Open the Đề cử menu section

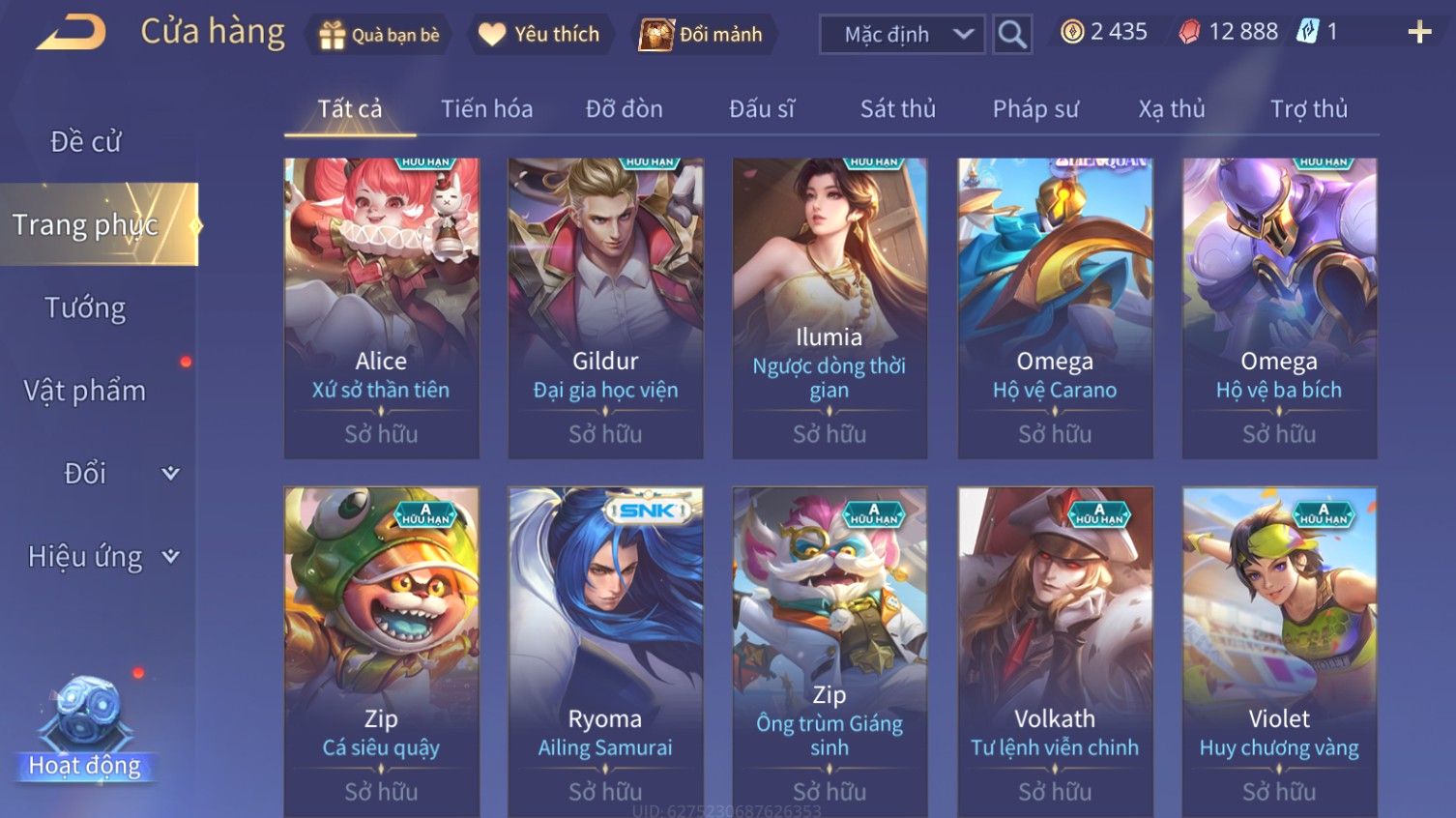(85, 142)
